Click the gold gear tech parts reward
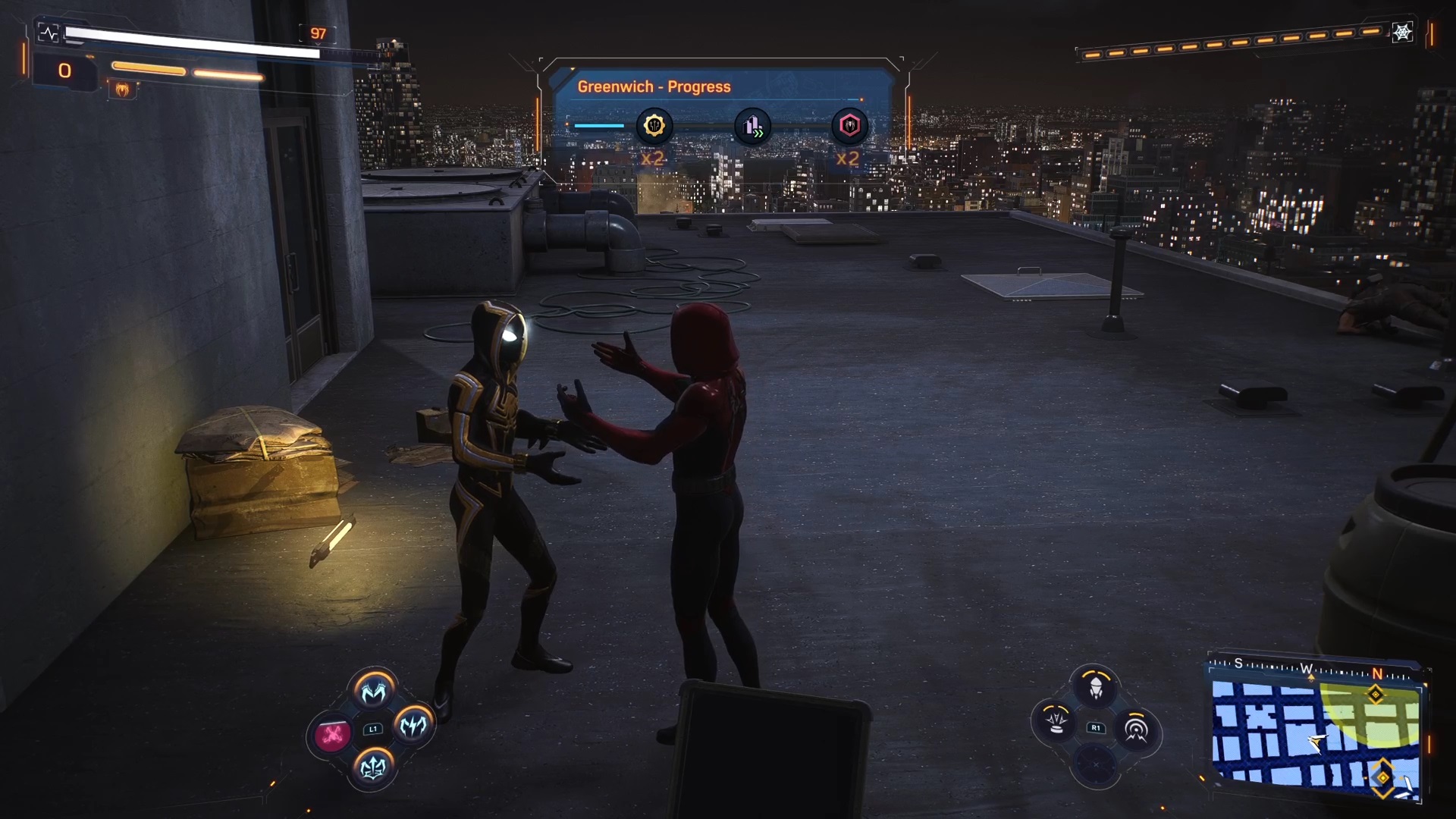This screenshot has width=1456, height=819. [654, 126]
